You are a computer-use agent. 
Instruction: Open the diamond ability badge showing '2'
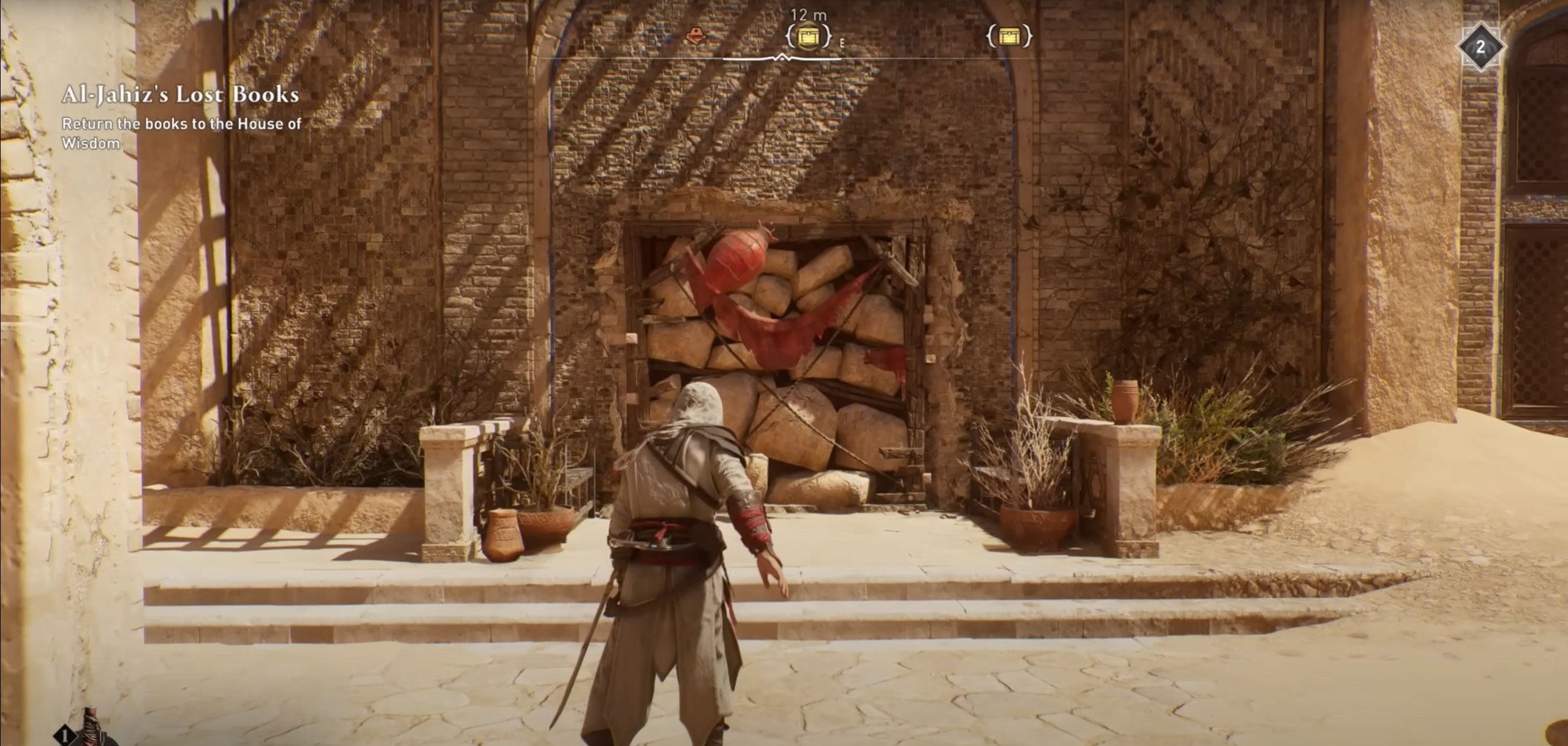[1480, 46]
